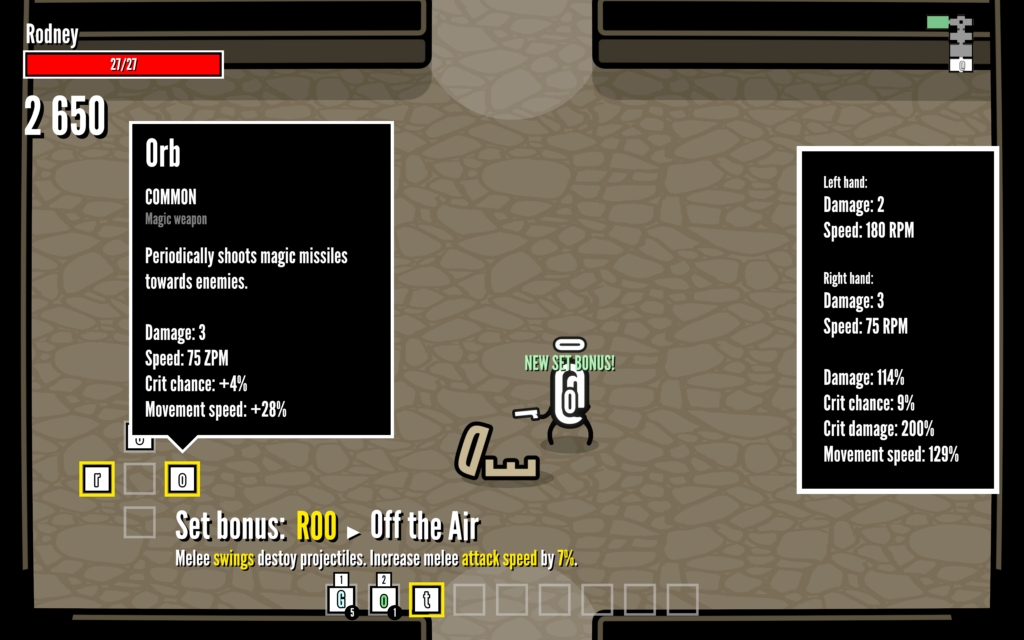Choose the green 'o' hotbar slot numbered 2

point(385,600)
